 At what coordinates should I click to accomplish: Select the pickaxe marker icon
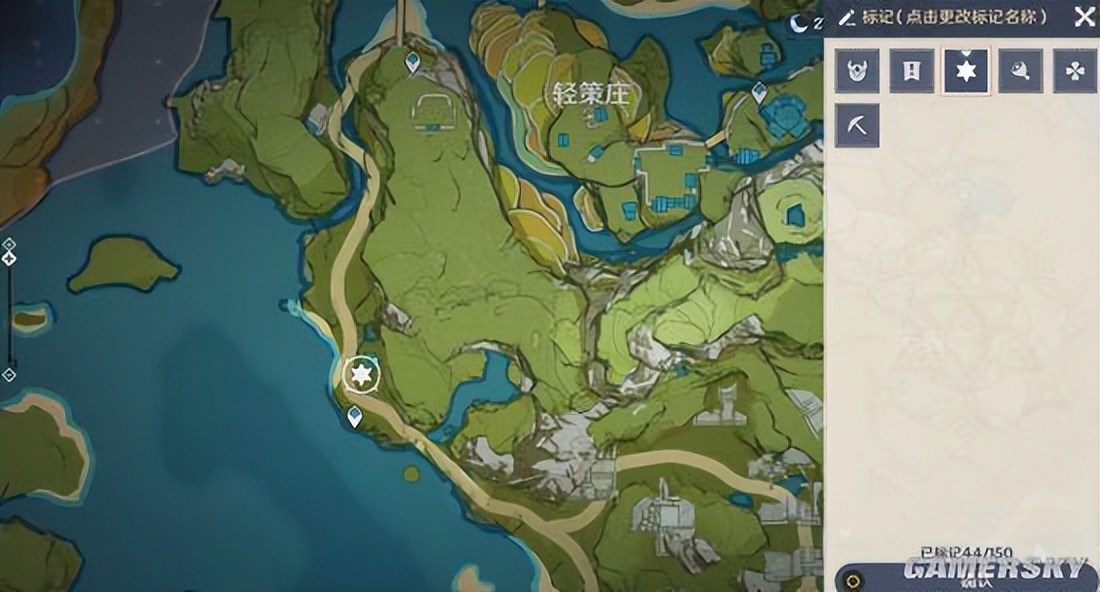(x=857, y=126)
